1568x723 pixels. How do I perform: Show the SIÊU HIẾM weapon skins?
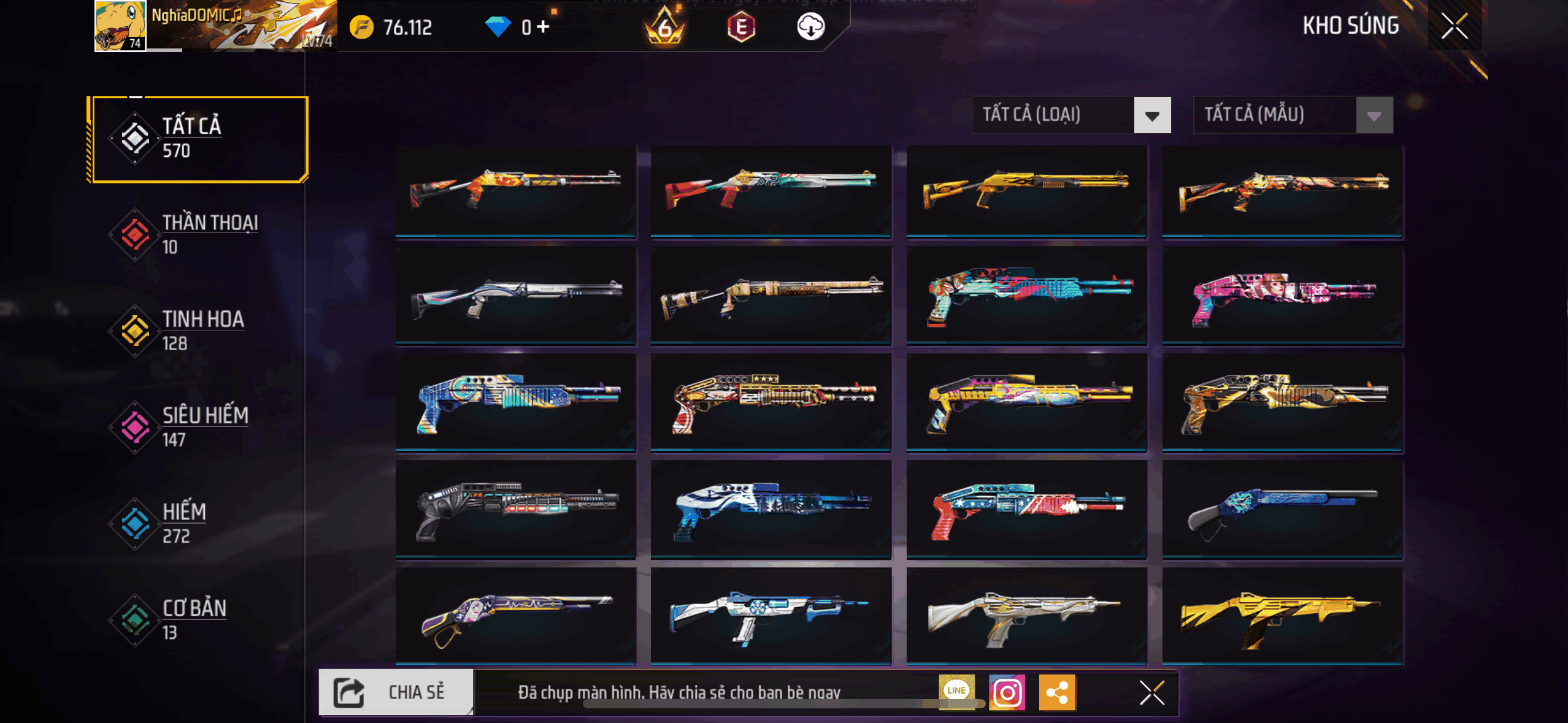196,427
